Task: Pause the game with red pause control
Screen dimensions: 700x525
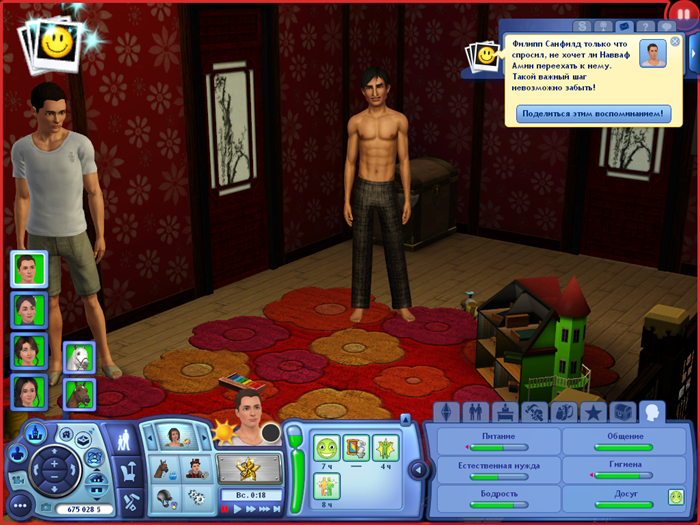Action: [x=225, y=509]
